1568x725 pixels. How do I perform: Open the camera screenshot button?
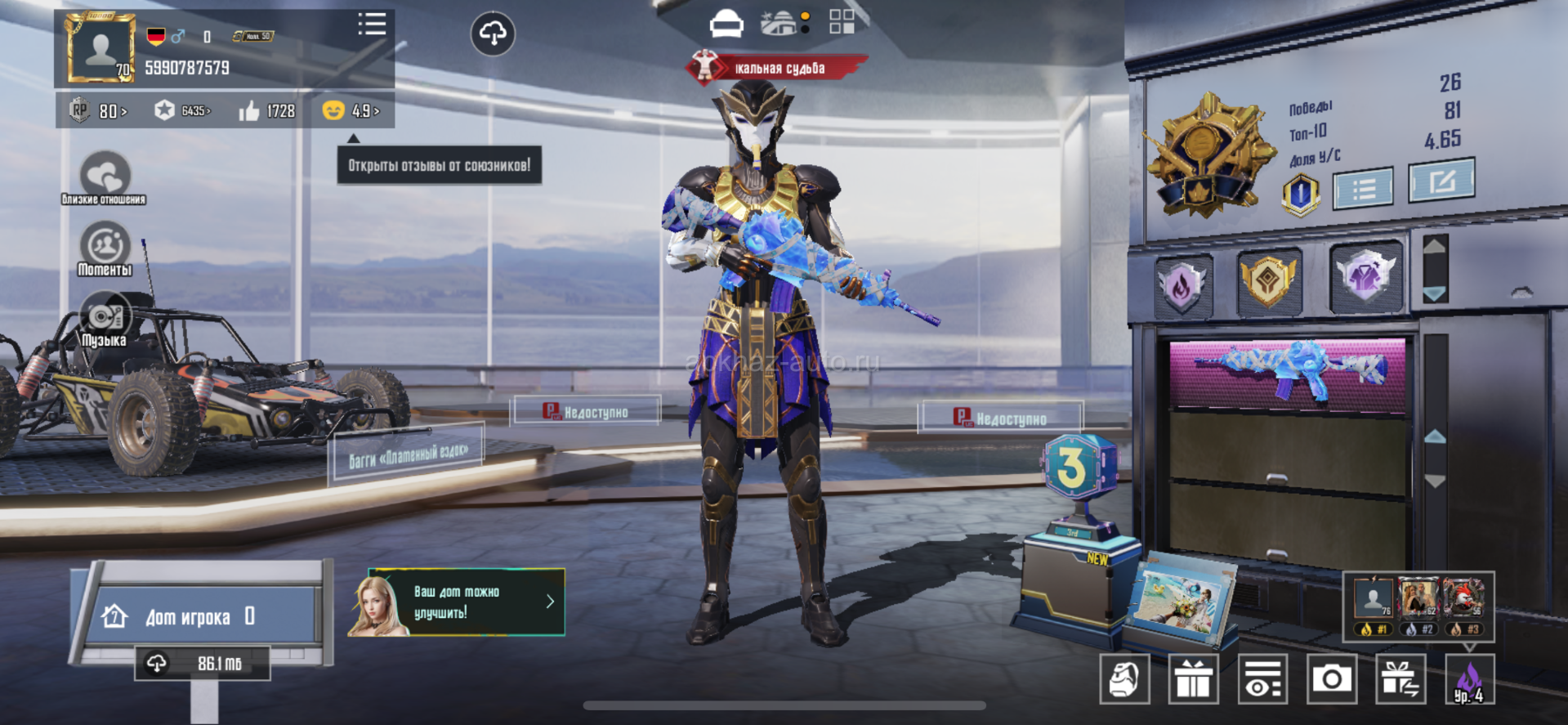pyautogui.click(x=1331, y=678)
